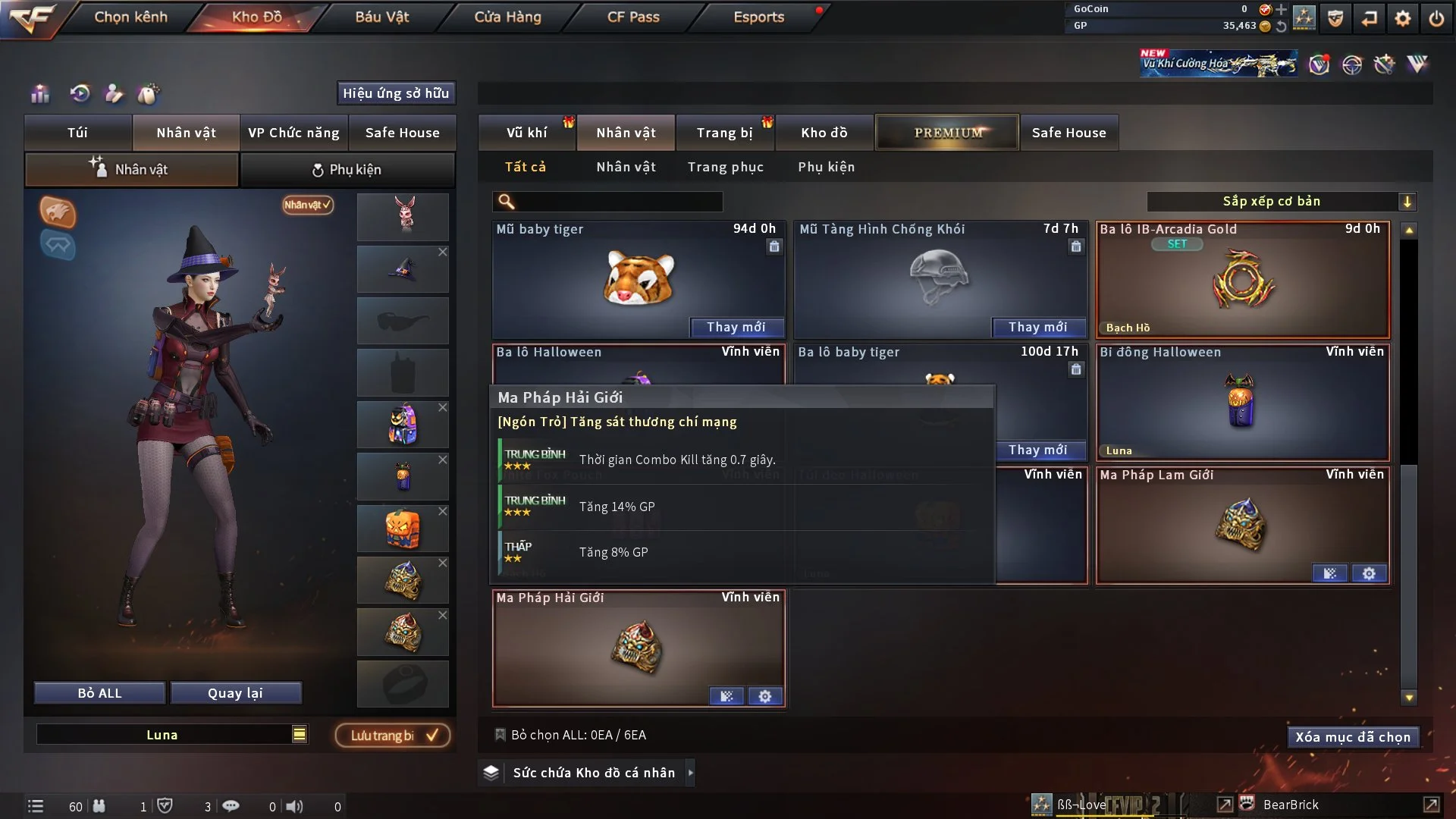
Task: Open the Esports section
Action: (x=758, y=17)
